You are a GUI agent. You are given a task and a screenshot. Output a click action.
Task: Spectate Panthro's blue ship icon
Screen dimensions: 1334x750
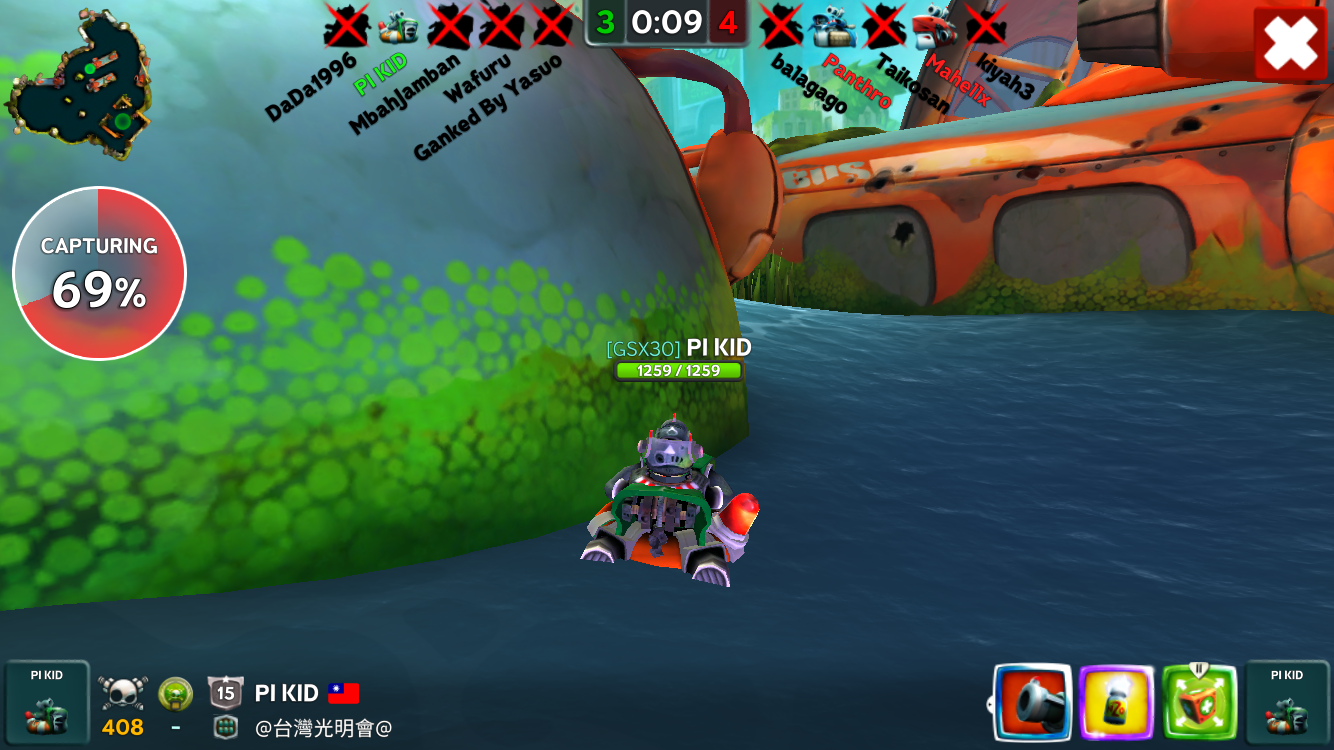pos(833,26)
